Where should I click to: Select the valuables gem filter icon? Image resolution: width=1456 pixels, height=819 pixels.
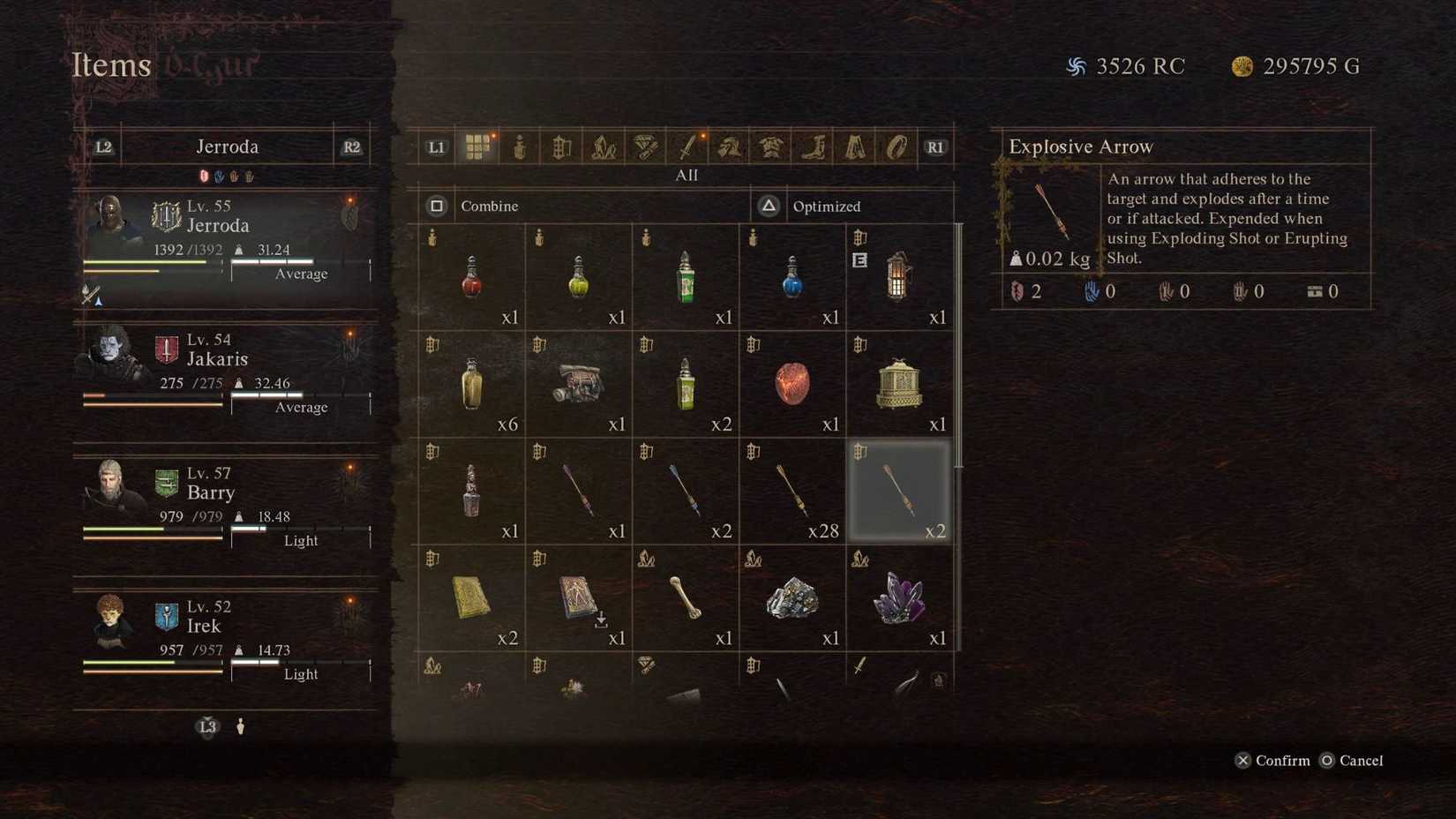[645, 147]
